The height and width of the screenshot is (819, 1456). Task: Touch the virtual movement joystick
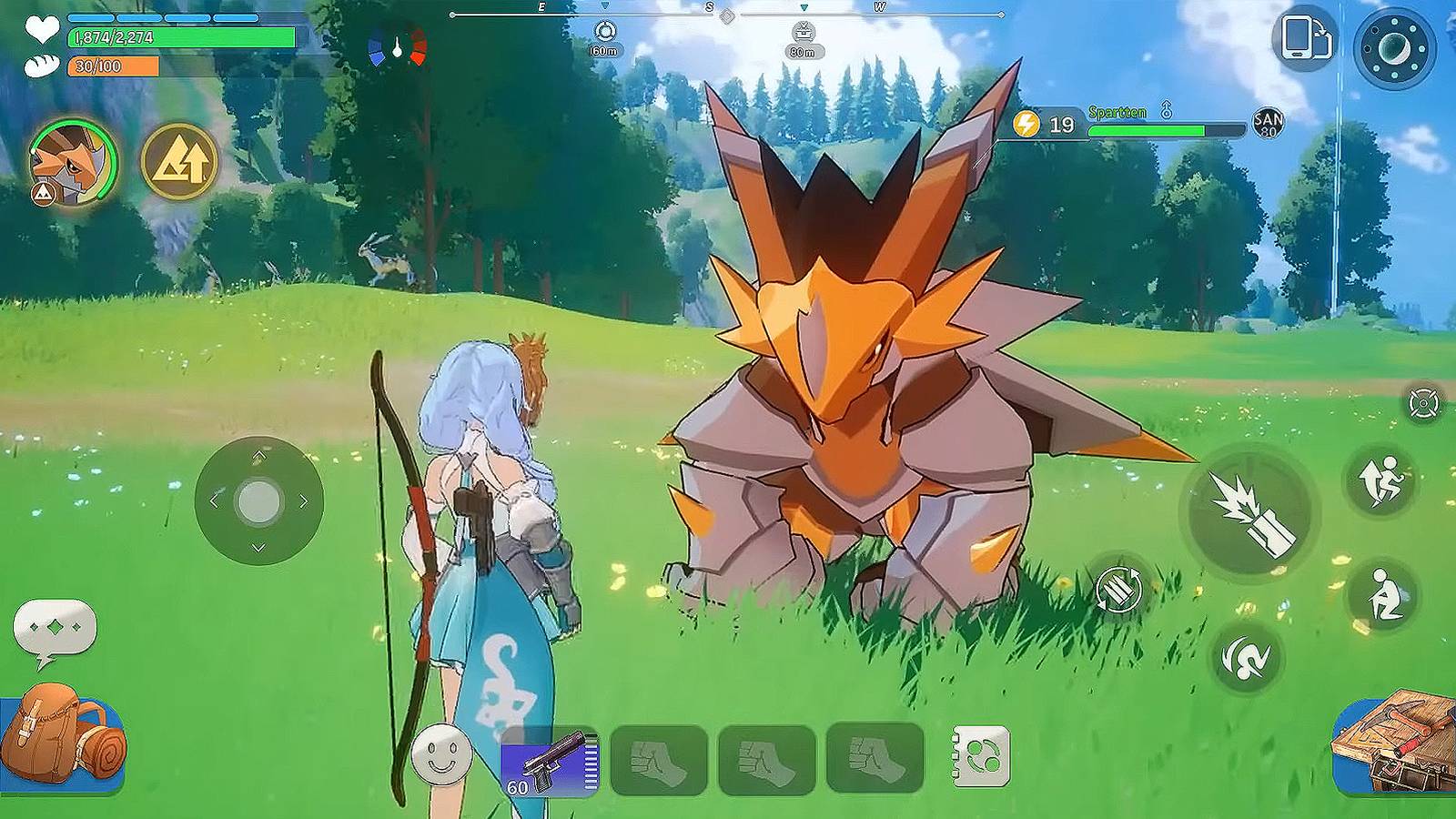point(259,500)
